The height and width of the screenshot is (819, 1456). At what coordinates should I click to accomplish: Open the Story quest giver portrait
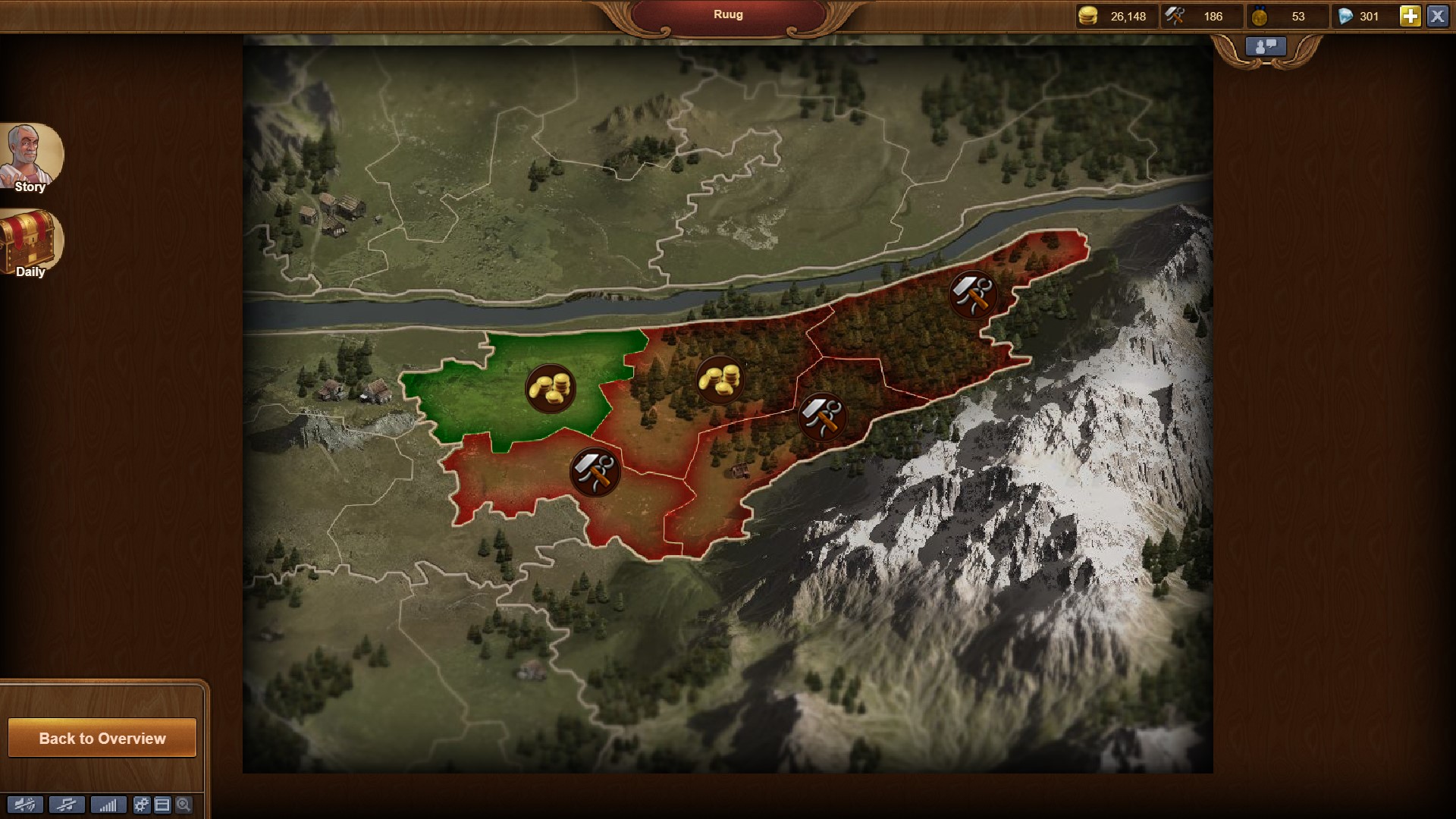tap(30, 157)
